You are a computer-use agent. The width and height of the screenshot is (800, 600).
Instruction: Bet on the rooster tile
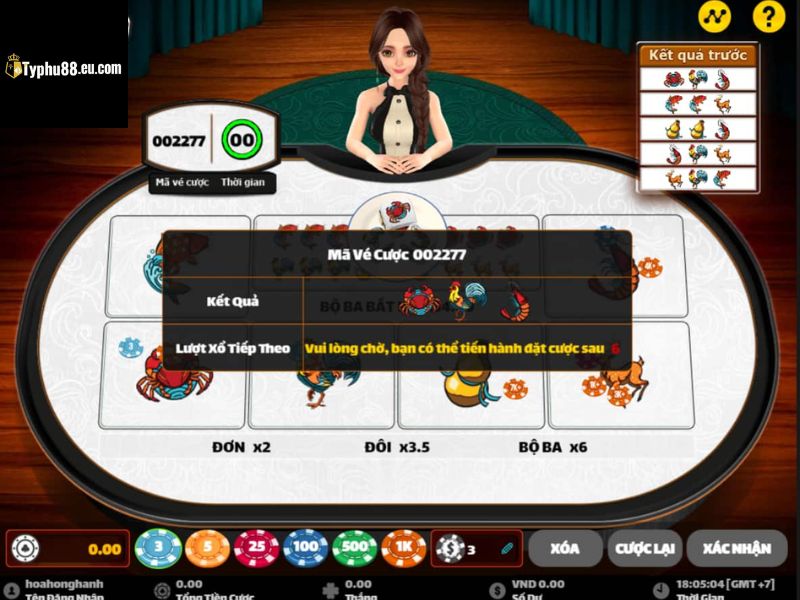tap(320, 390)
